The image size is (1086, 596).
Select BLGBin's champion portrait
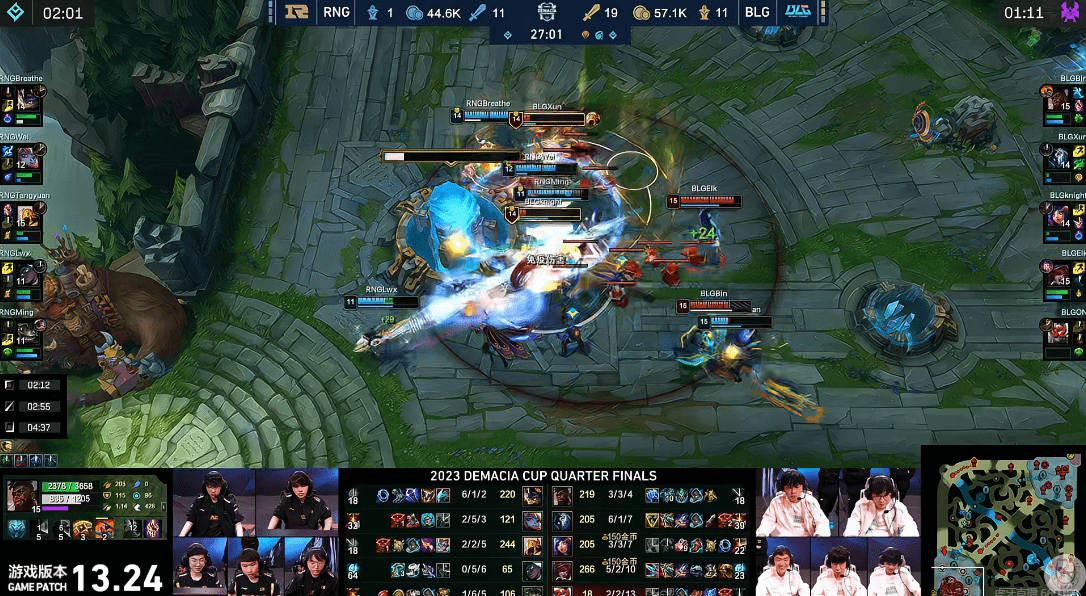(1059, 100)
